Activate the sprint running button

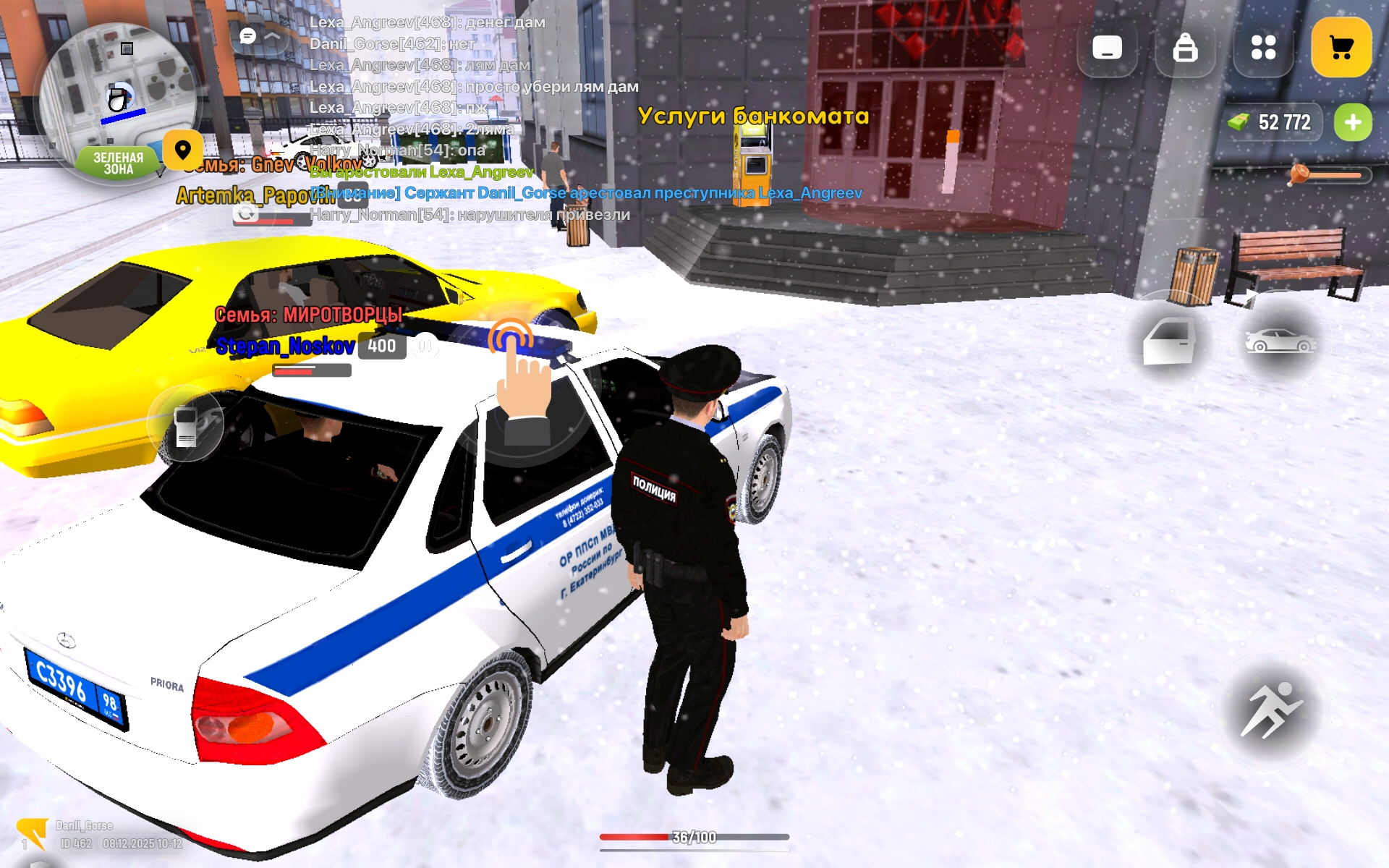coord(1270,710)
